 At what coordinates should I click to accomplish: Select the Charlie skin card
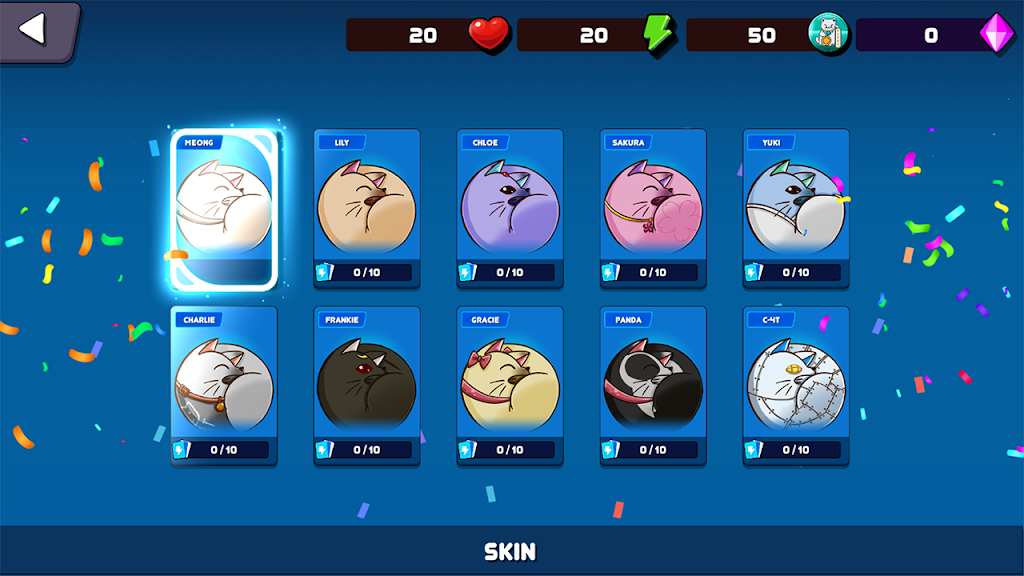click(x=224, y=386)
